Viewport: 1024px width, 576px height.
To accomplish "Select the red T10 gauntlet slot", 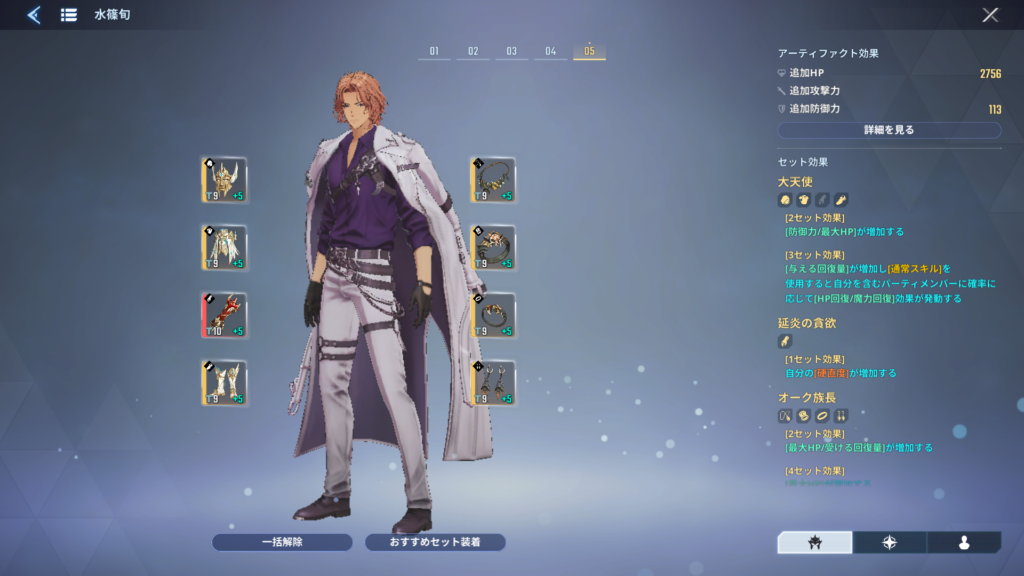I will (x=224, y=315).
